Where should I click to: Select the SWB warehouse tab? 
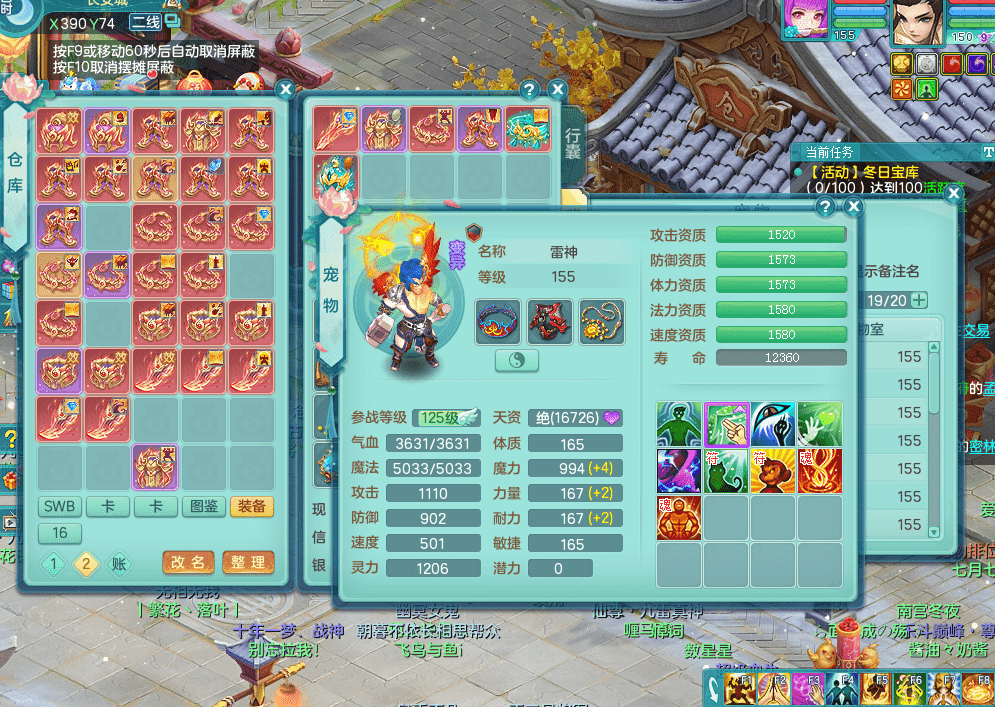(x=60, y=507)
